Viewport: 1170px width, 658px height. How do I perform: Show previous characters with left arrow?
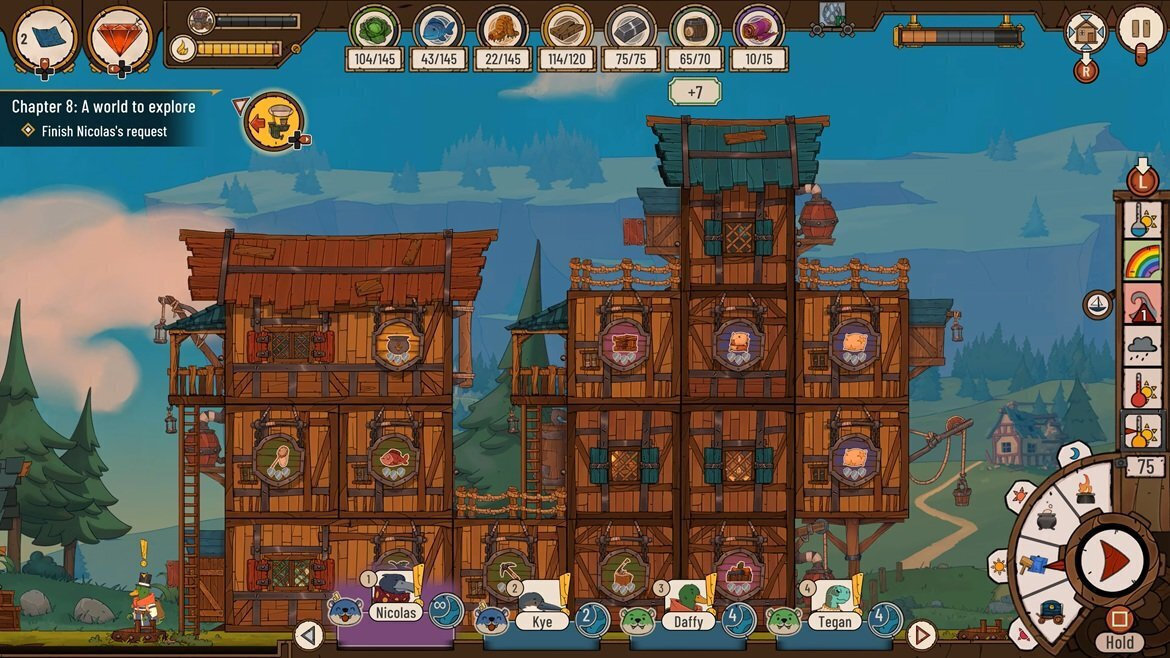(309, 634)
